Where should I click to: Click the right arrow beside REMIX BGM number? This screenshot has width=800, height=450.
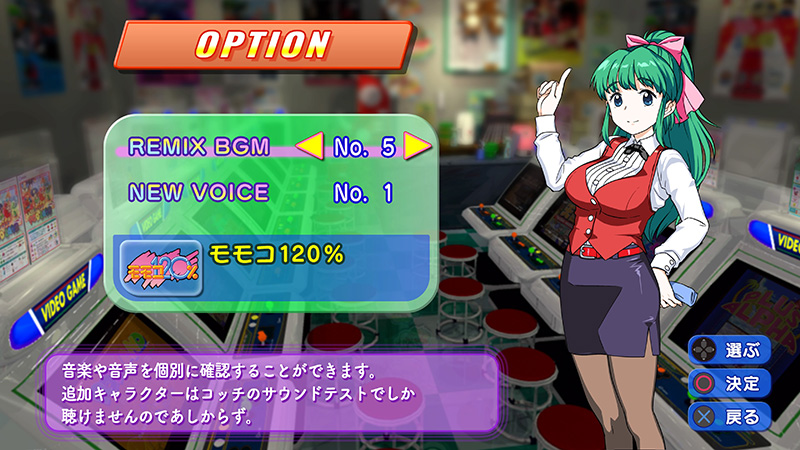[x=416, y=147]
